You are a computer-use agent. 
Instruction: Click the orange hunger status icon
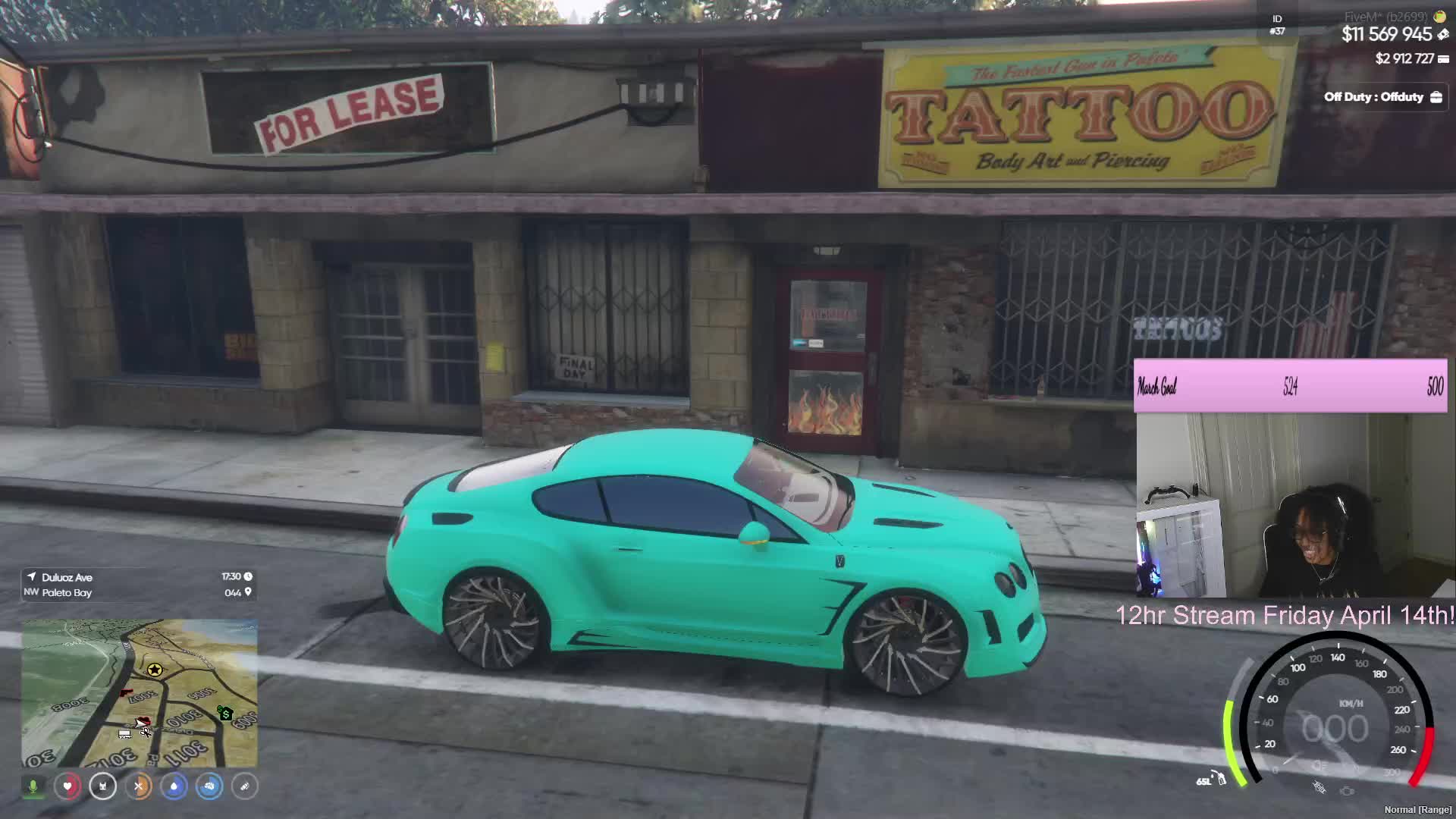(x=138, y=786)
